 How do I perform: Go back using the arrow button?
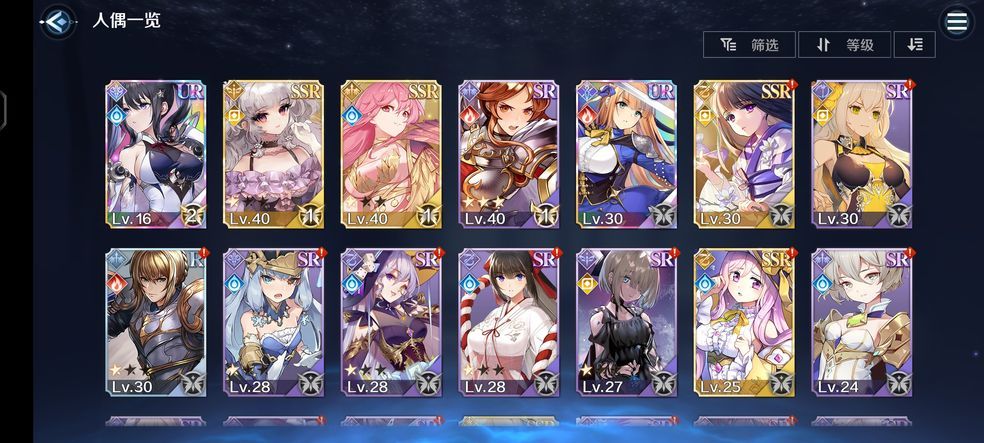click(59, 21)
